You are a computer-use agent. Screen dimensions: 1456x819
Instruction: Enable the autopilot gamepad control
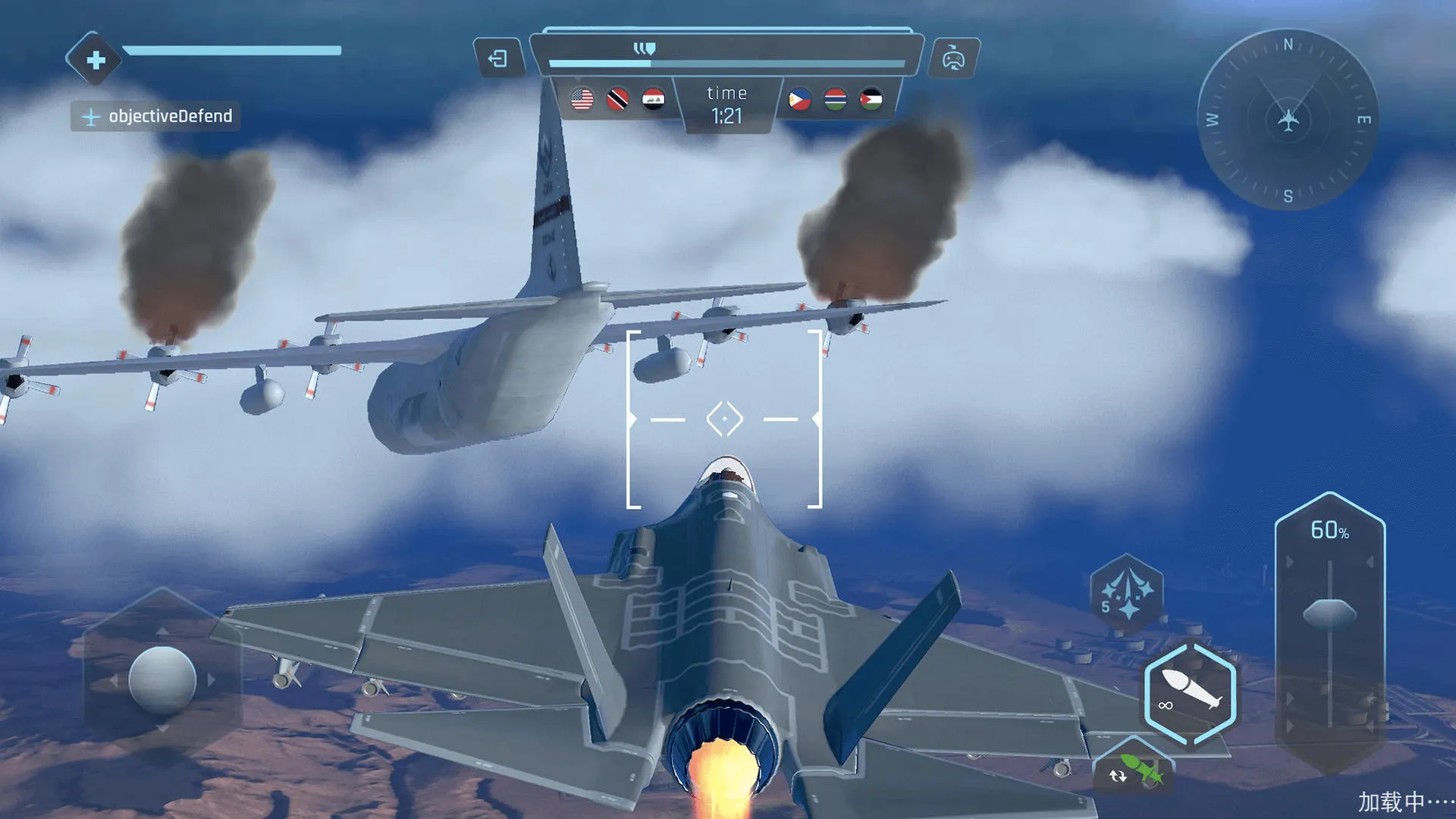tap(955, 58)
